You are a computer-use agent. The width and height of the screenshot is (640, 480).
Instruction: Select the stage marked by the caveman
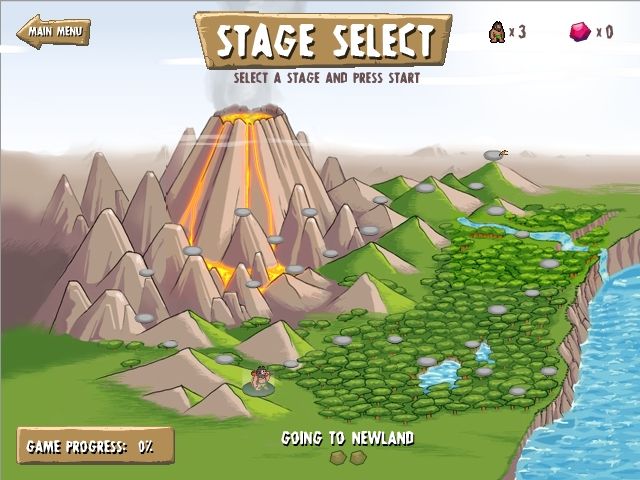point(259,384)
